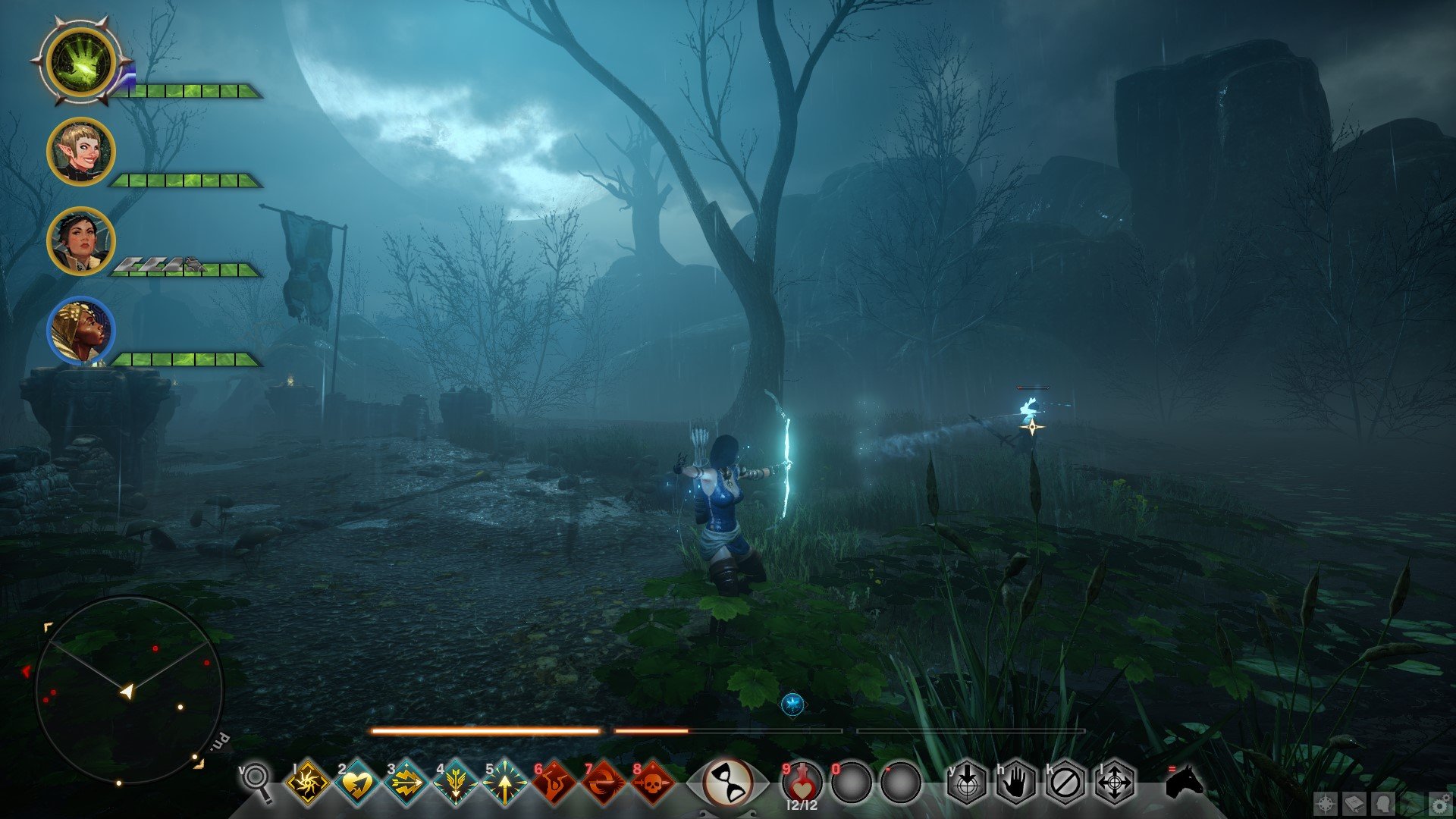Fire the lightning arrow ability in slot 3

click(406, 782)
